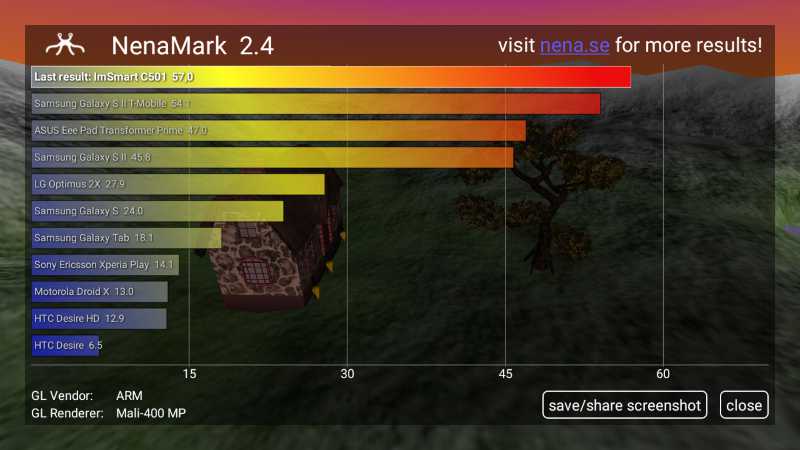Image resolution: width=800 pixels, height=450 pixels.
Task: Close the NenaMark results screen
Action: point(744,405)
